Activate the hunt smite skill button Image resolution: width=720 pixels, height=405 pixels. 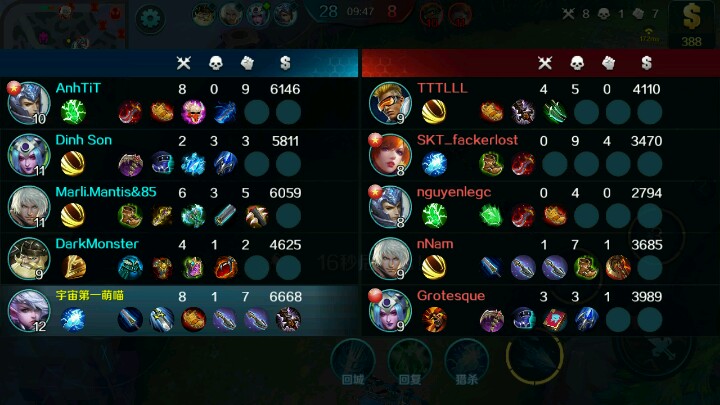(464, 359)
